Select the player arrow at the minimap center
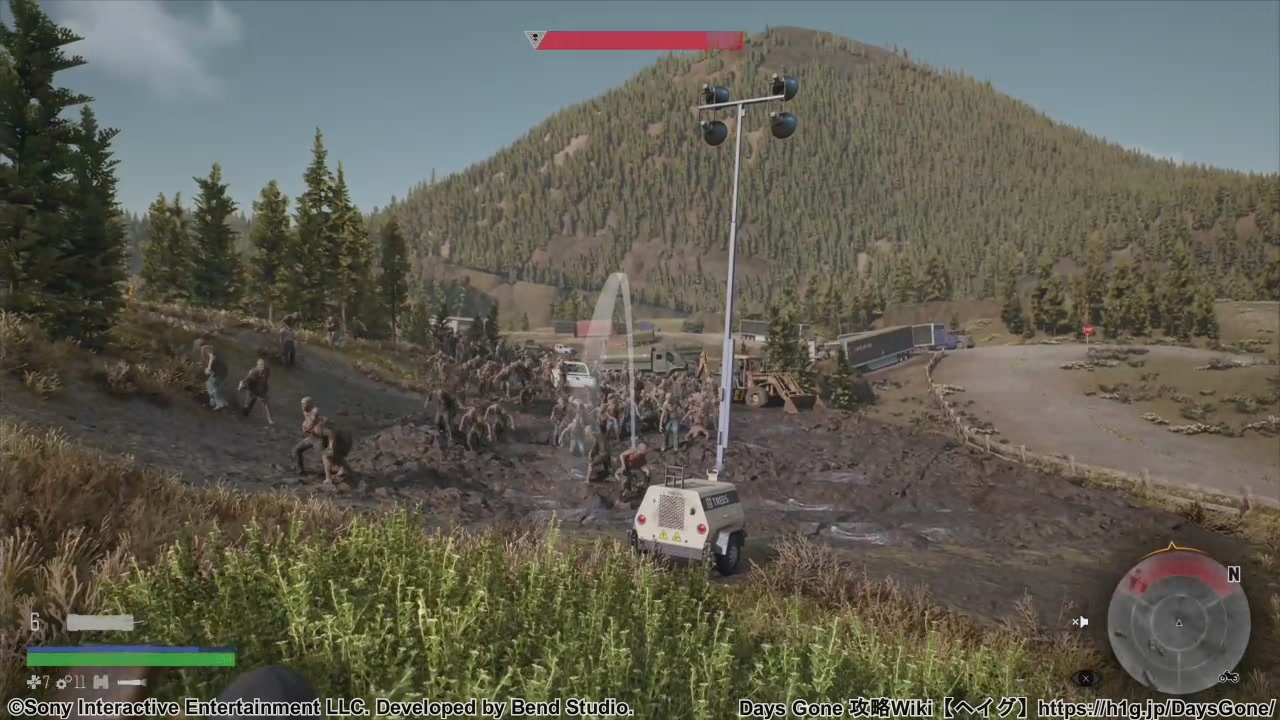1280x720 pixels. (x=1179, y=622)
